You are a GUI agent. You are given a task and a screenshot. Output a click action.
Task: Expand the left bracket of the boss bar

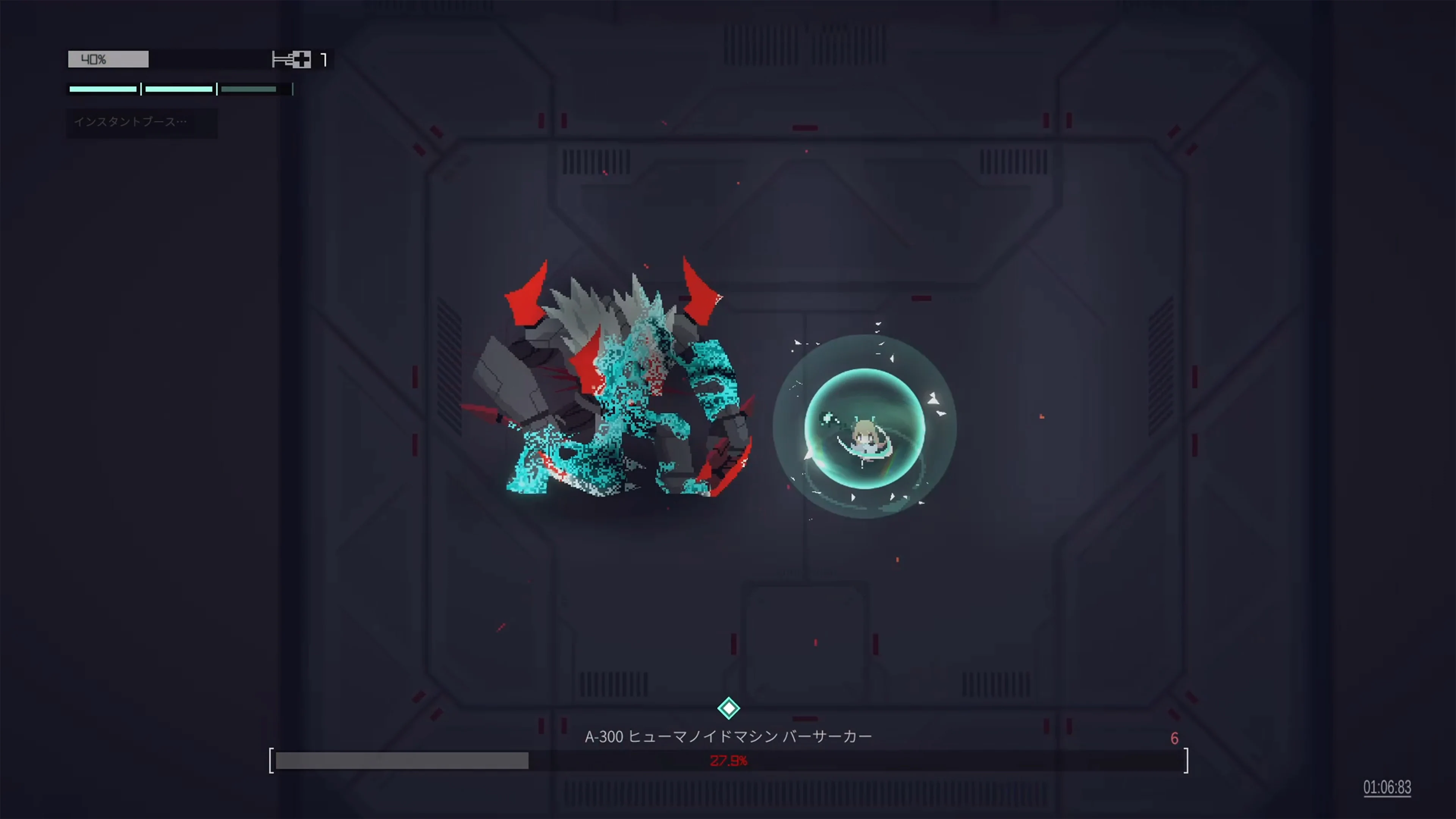[271, 760]
